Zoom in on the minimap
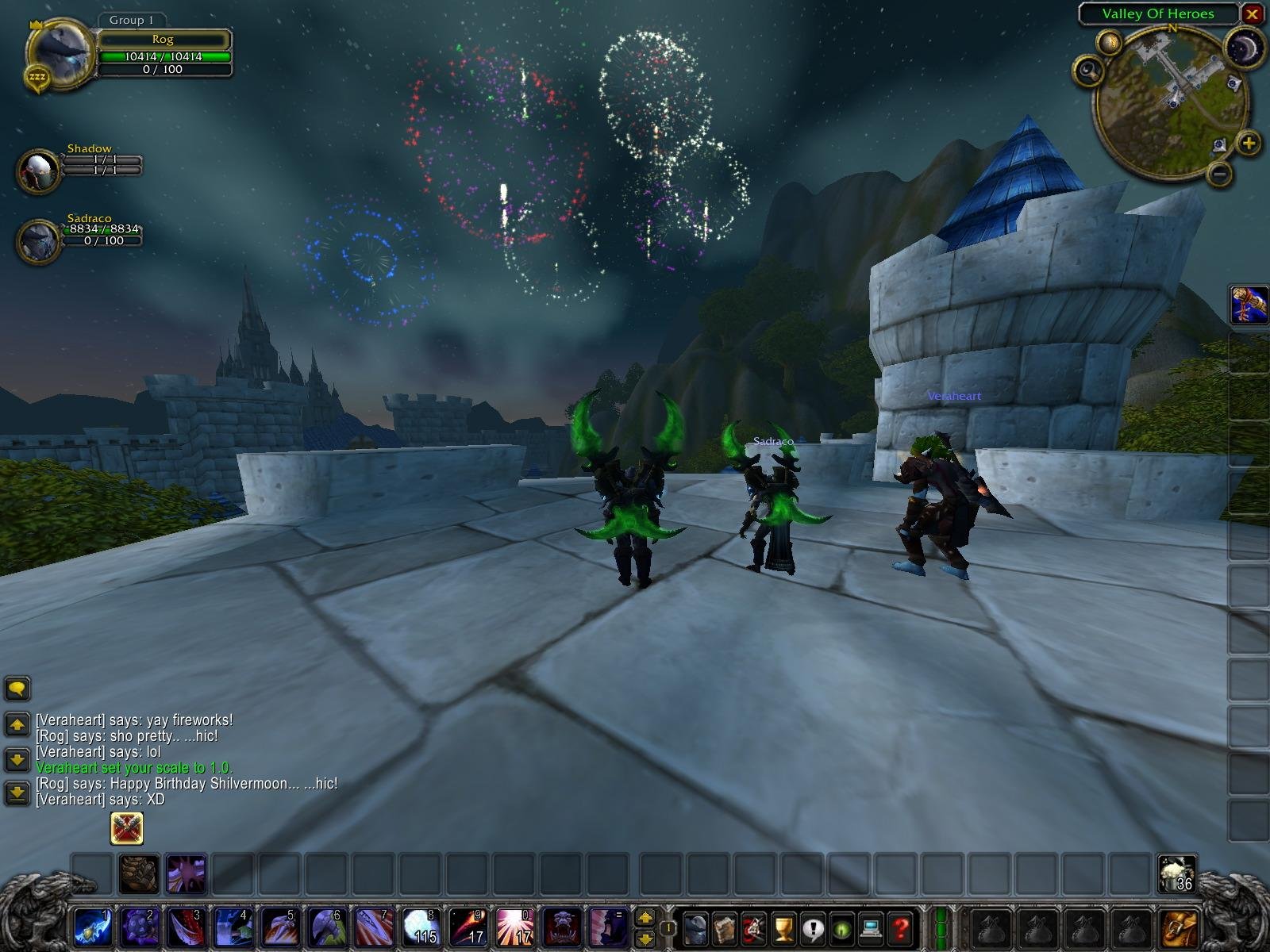The width and height of the screenshot is (1270, 952). (1249, 144)
